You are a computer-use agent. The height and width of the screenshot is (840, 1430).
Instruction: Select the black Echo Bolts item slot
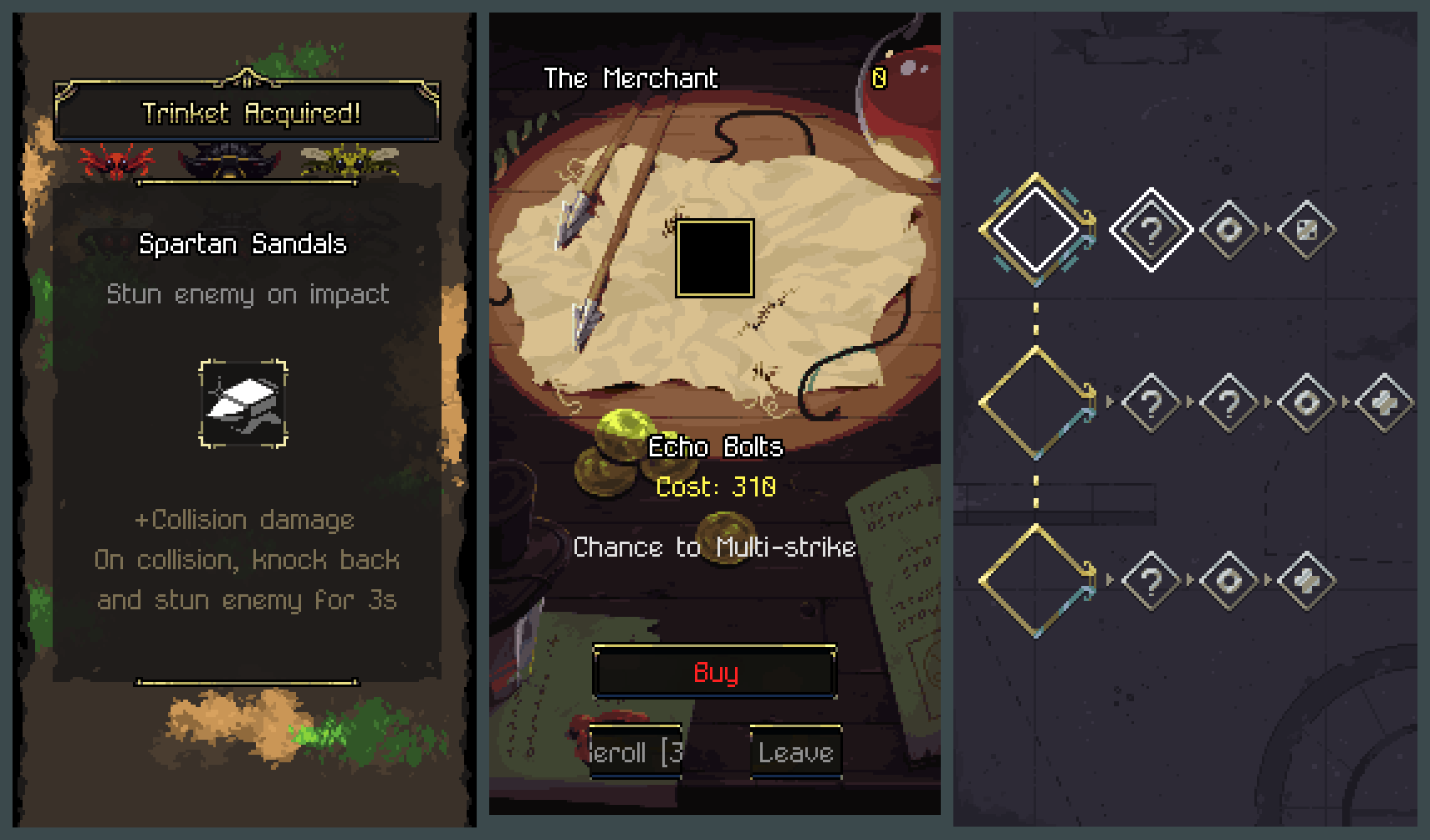(715, 258)
